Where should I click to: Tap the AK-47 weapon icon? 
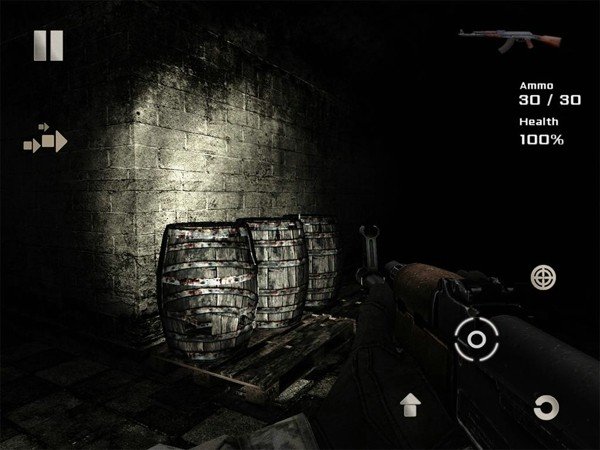click(495, 39)
